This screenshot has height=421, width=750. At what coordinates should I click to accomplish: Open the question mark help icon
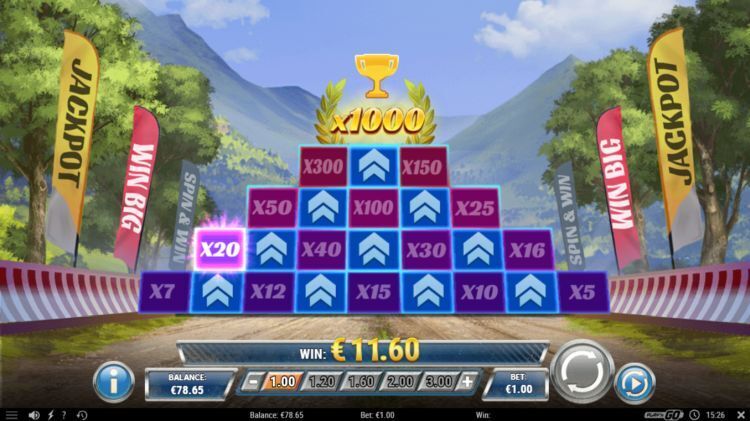coord(63,414)
